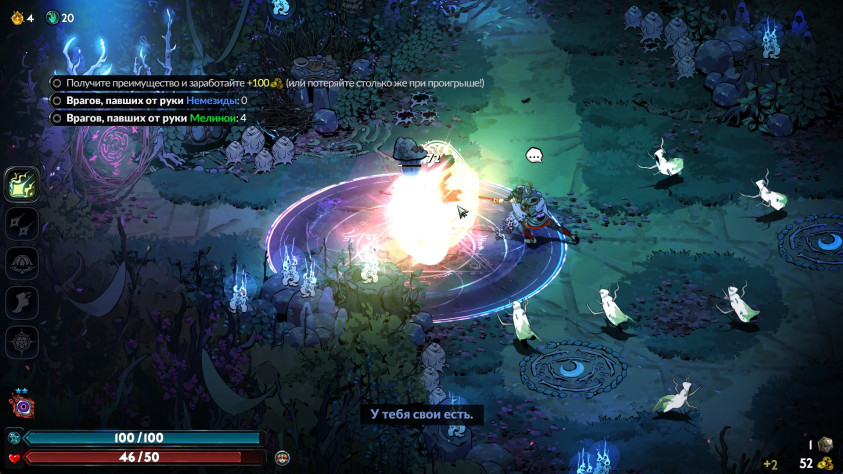Select the glowing lightning boon slot
Screen dimensions: 843x474
(x=22, y=184)
